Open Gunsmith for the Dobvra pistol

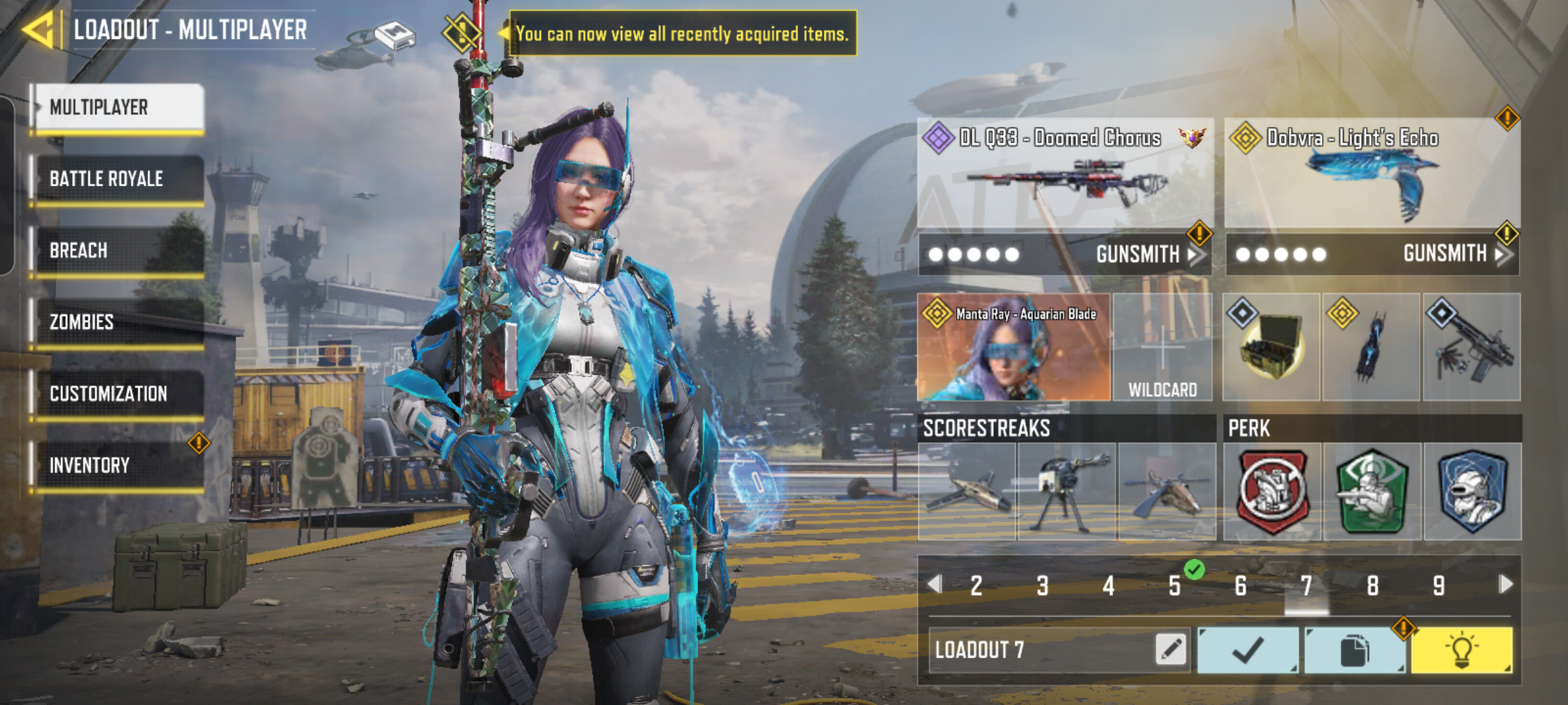[x=1451, y=254]
